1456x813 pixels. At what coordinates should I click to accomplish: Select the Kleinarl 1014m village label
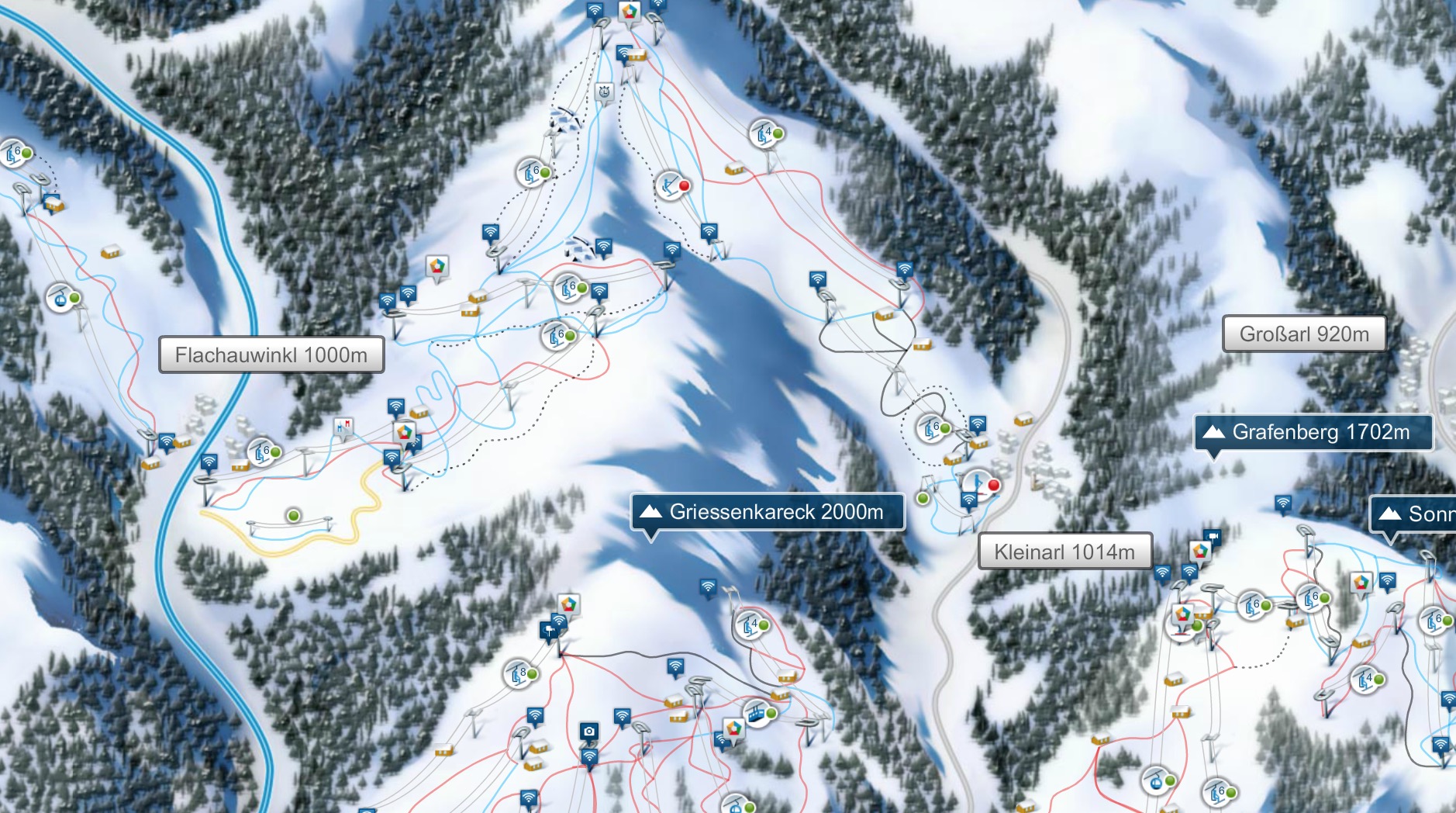(1064, 552)
